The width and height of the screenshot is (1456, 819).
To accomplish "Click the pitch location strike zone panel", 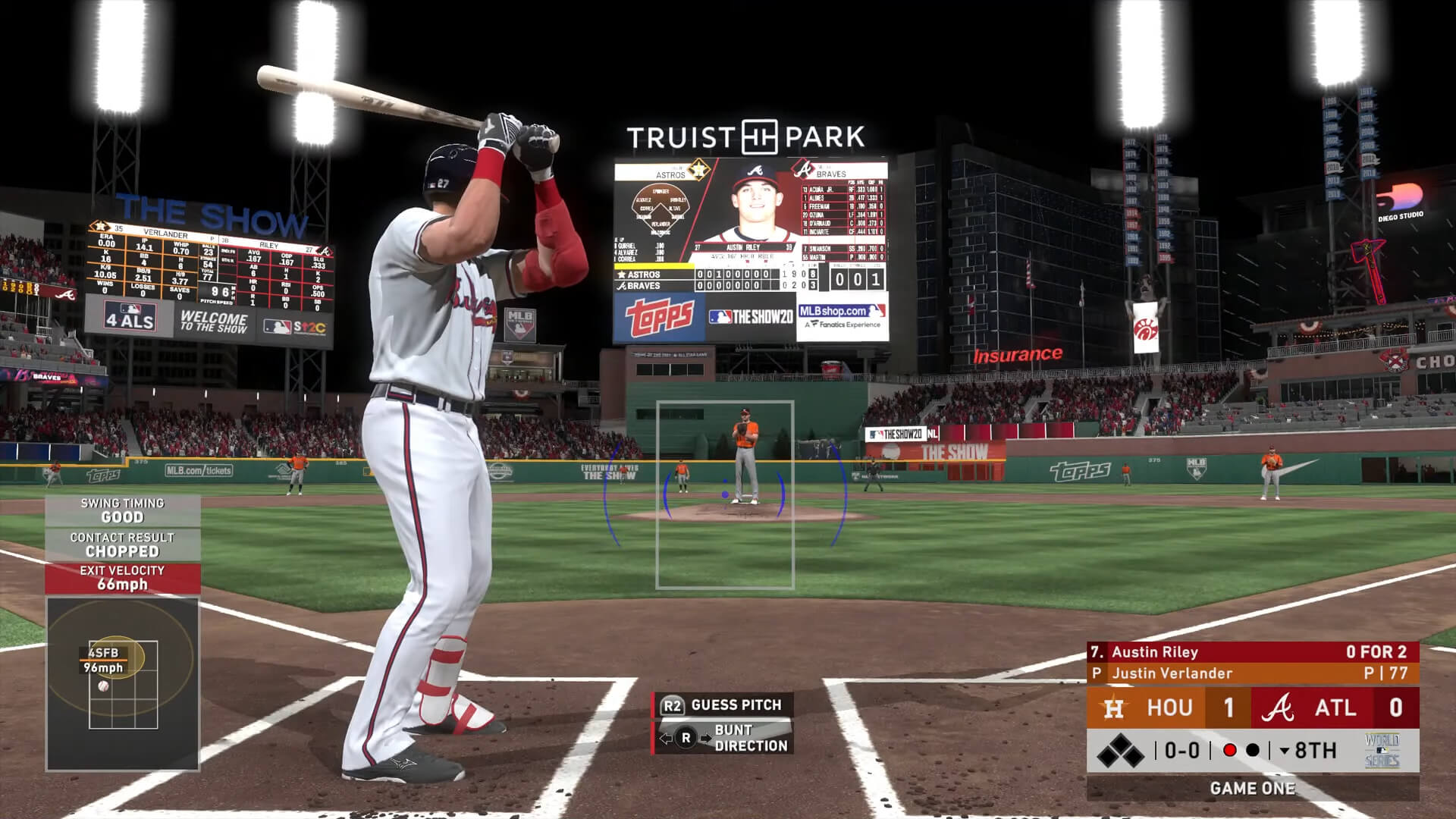I will tap(123, 684).
